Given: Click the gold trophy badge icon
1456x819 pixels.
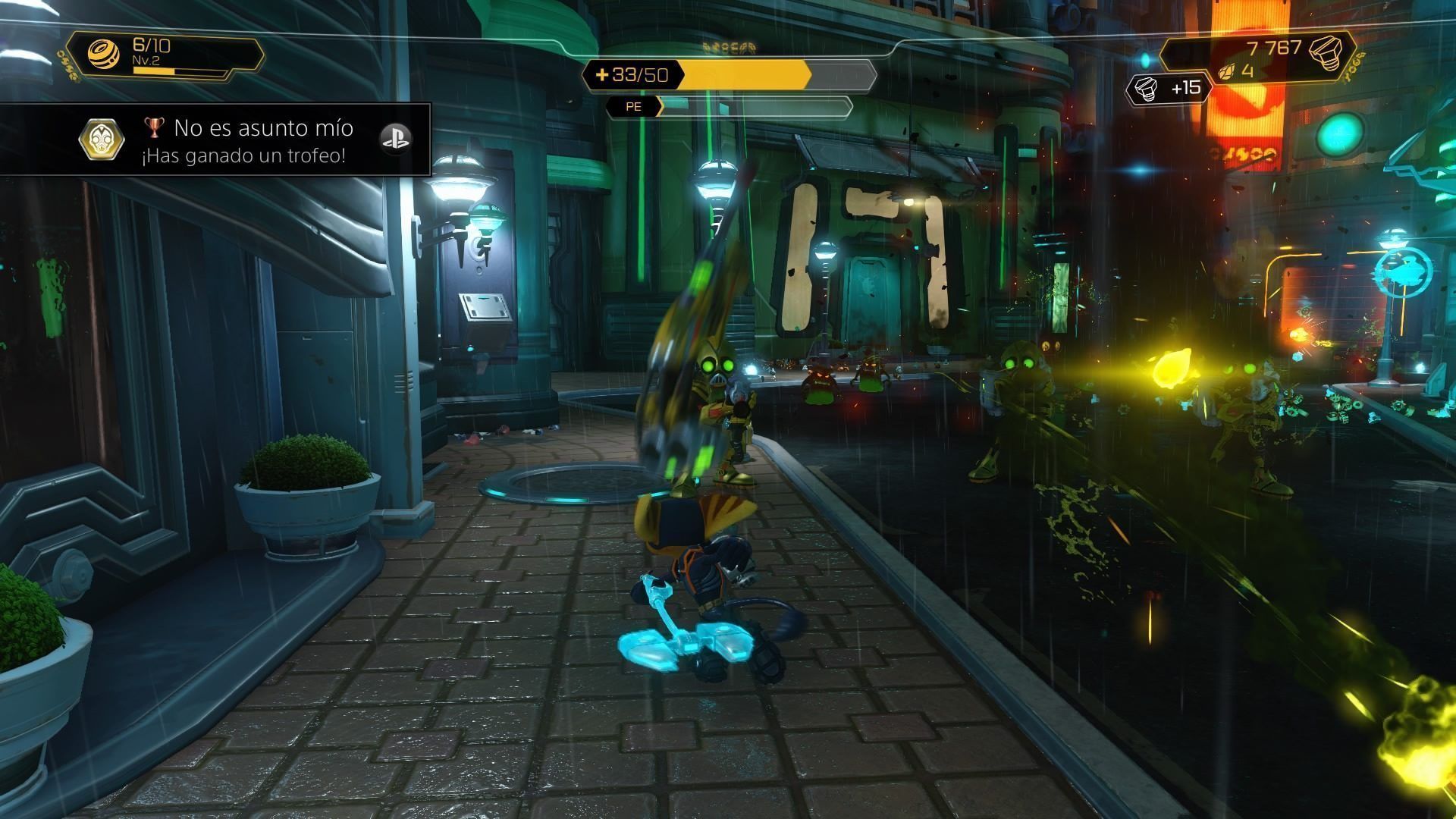Looking at the screenshot, I should [x=102, y=140].
